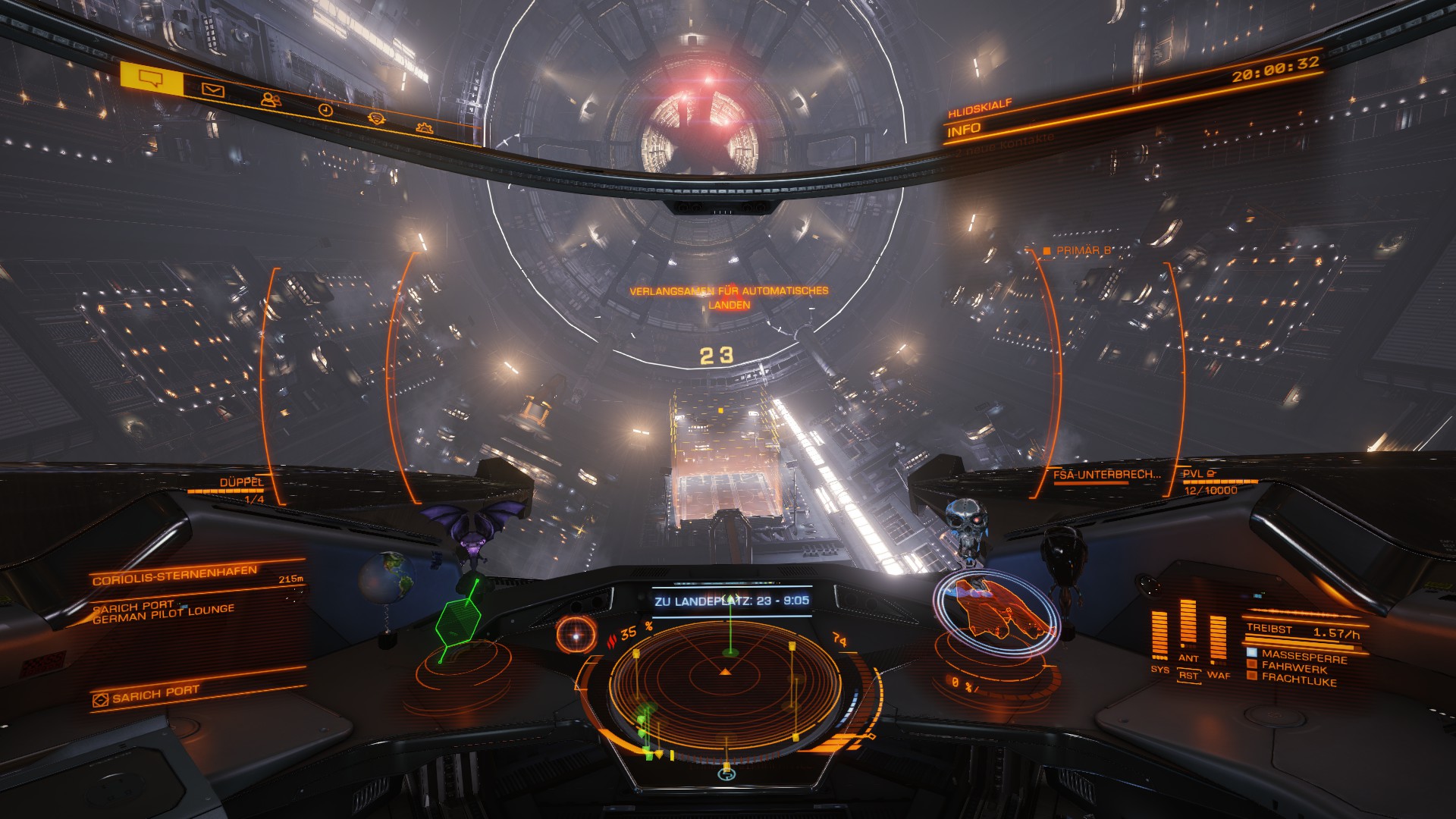1456x819 pixels.
Task: Switch to the envelope inbox tab
Action: click(x=213, y=91)
